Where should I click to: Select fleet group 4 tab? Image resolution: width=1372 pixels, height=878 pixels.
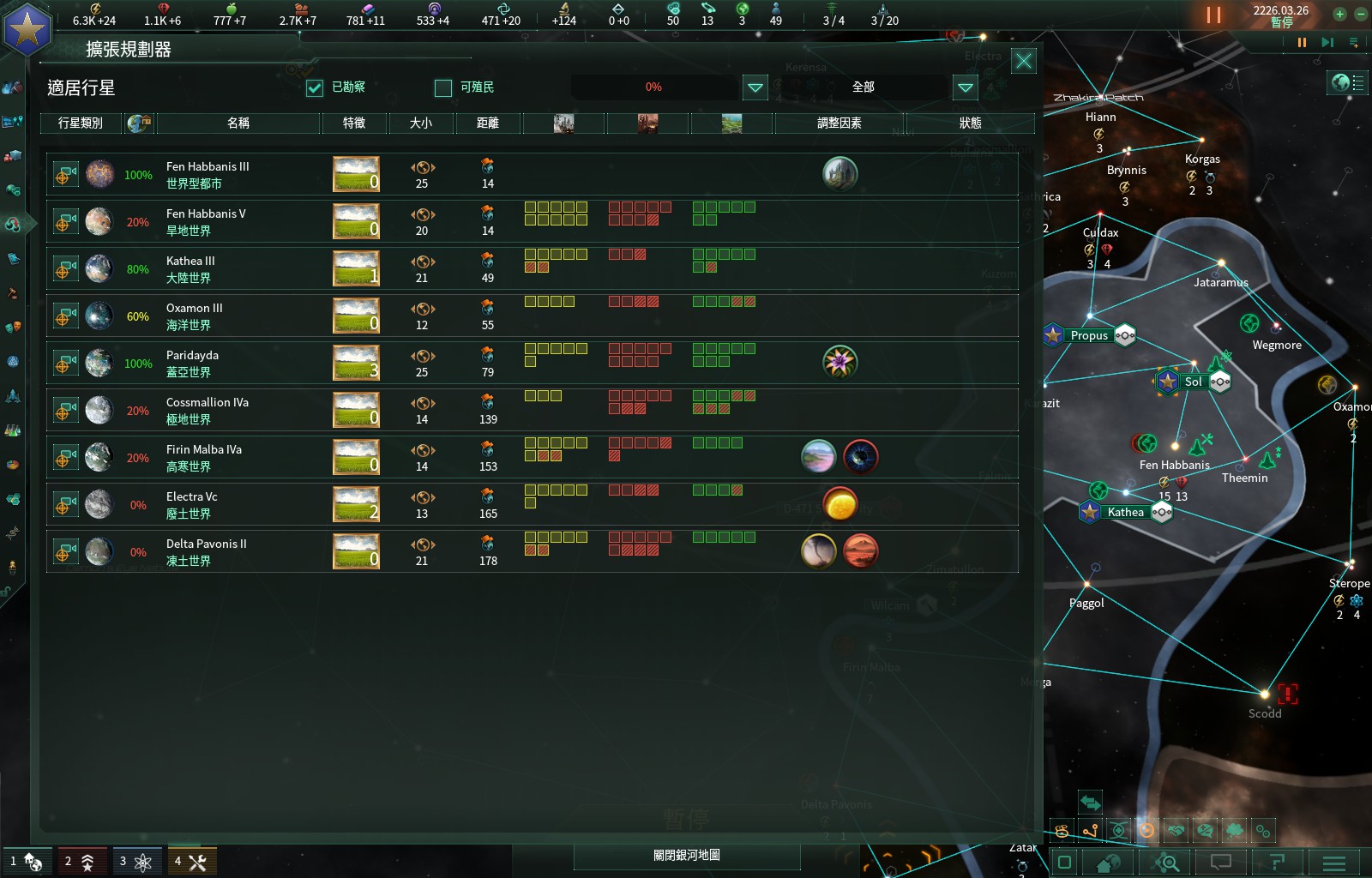click(x=191, y=861)
